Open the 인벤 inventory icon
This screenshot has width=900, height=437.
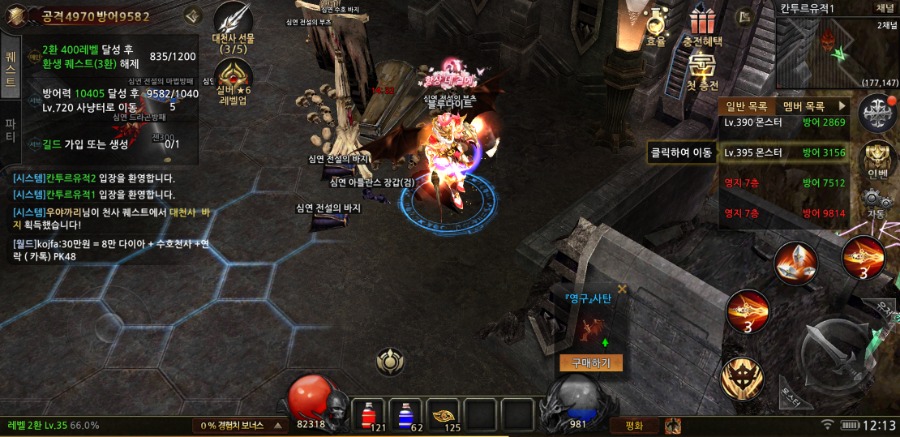click(877, 158)
